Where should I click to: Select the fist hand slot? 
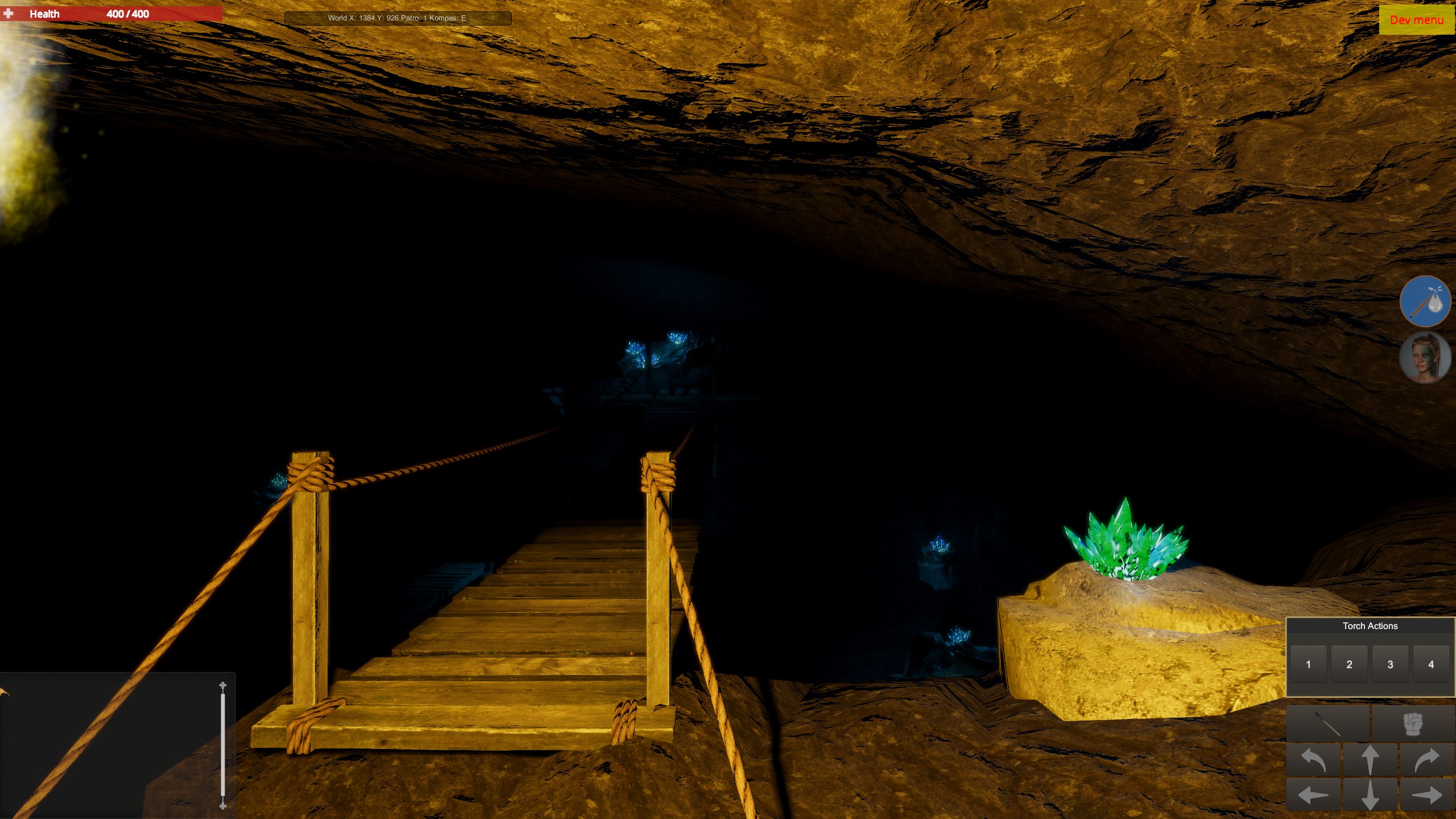click(x=1413, y=724)
